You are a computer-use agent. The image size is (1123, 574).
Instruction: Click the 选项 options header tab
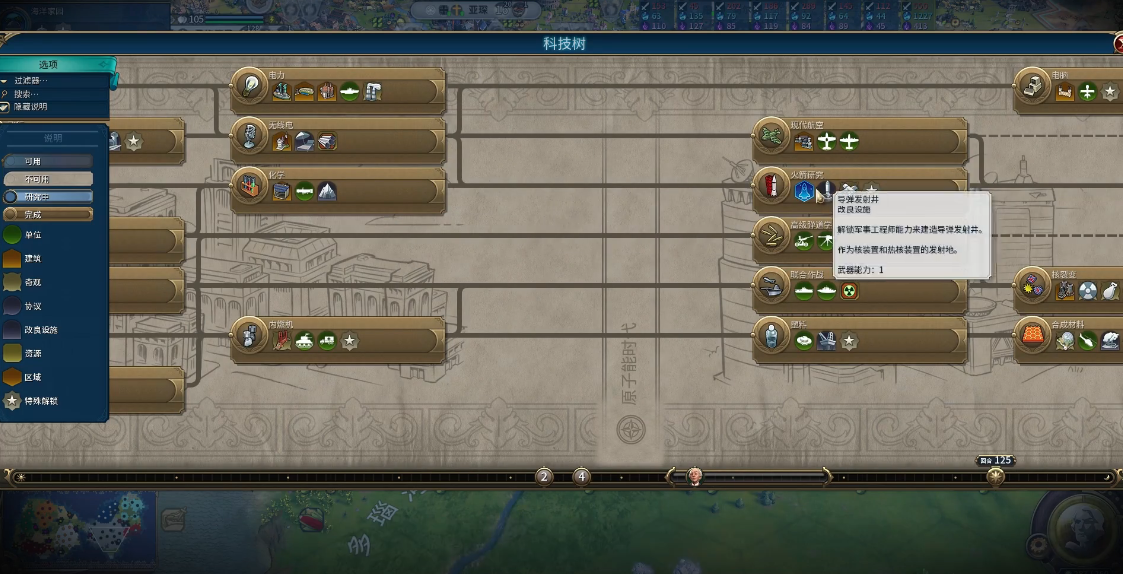pos(50,65)
